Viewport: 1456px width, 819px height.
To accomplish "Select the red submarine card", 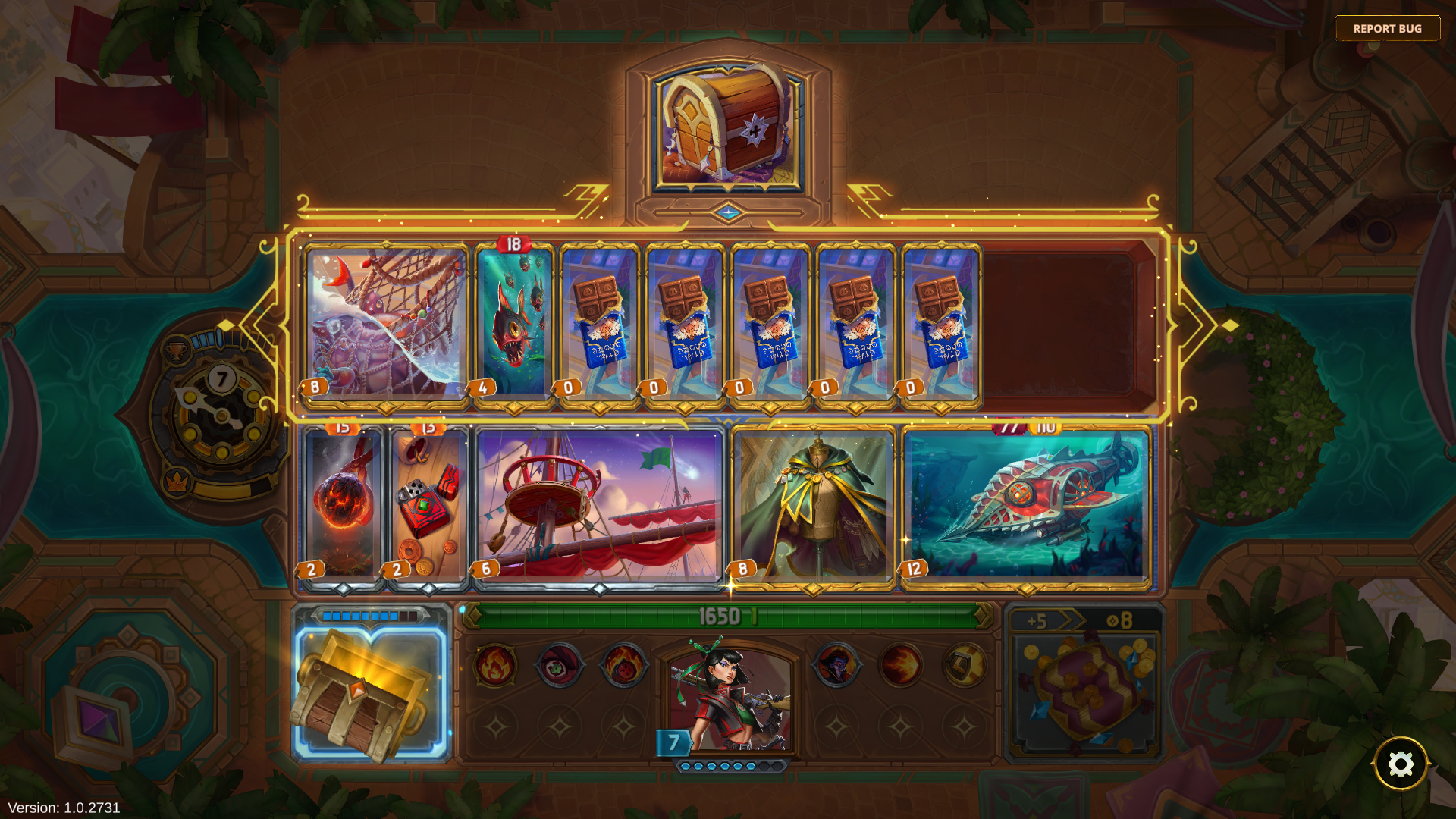I will (1027, 506).
